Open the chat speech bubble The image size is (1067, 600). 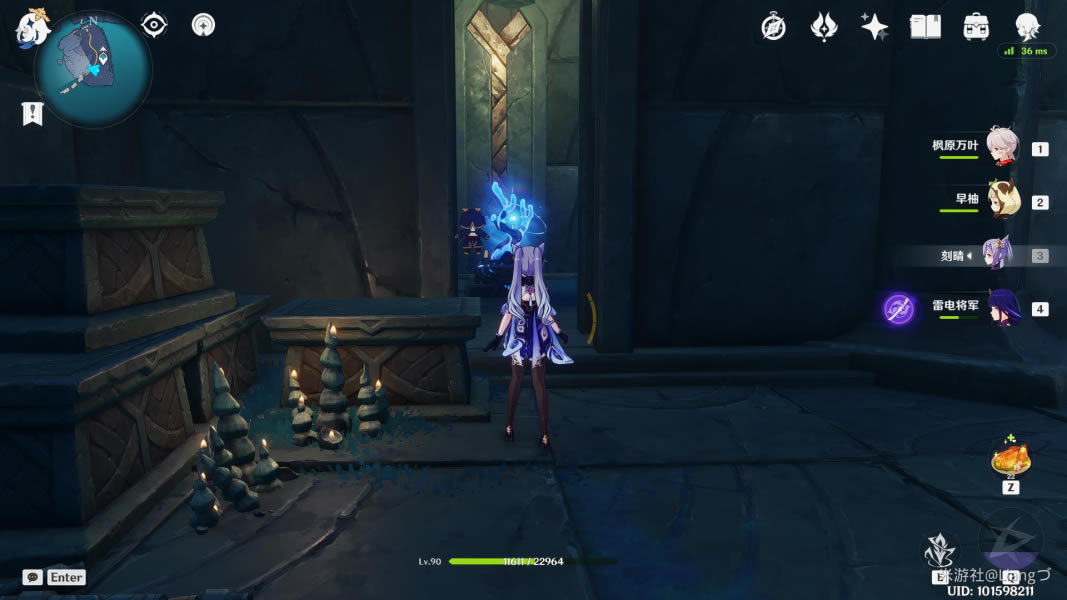32,577
